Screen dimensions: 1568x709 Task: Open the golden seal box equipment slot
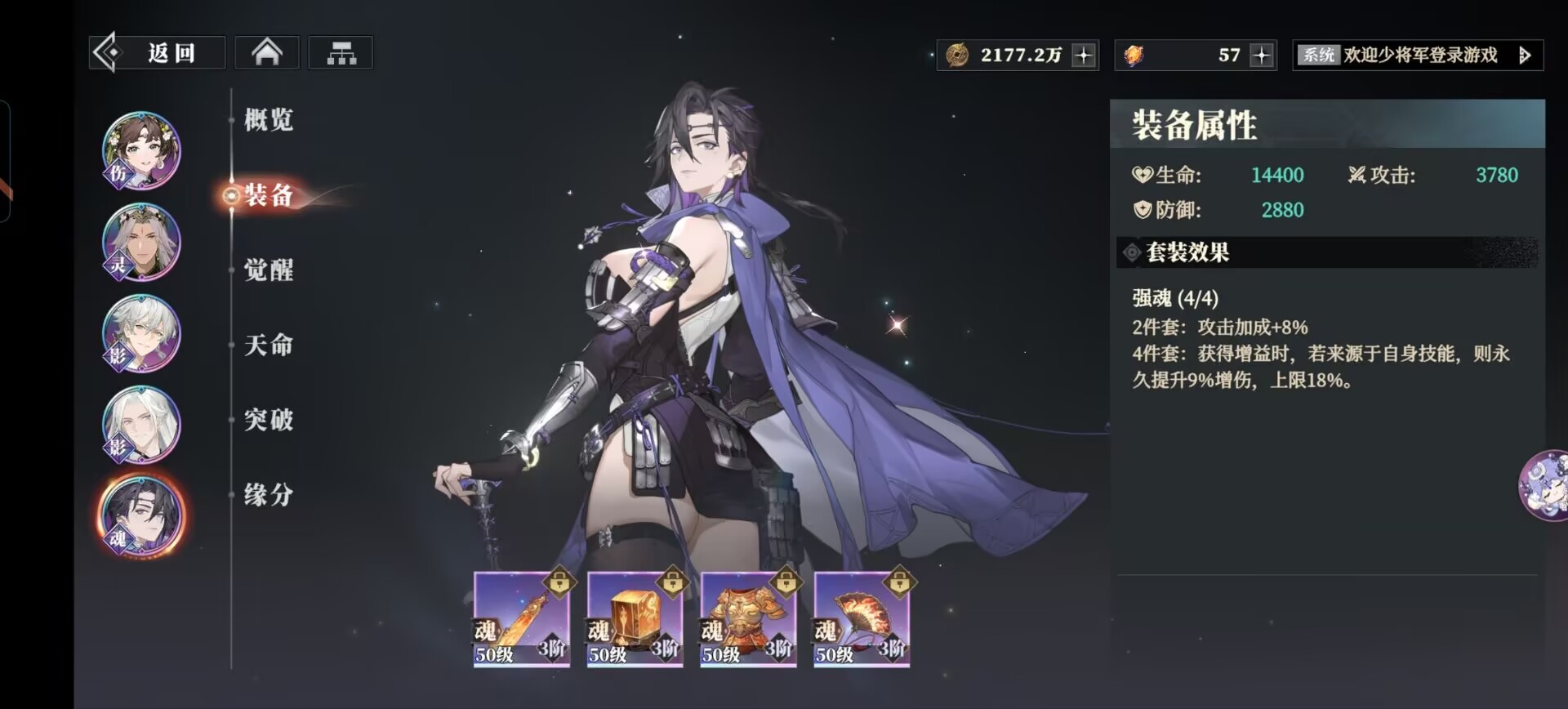click(635, 619)
